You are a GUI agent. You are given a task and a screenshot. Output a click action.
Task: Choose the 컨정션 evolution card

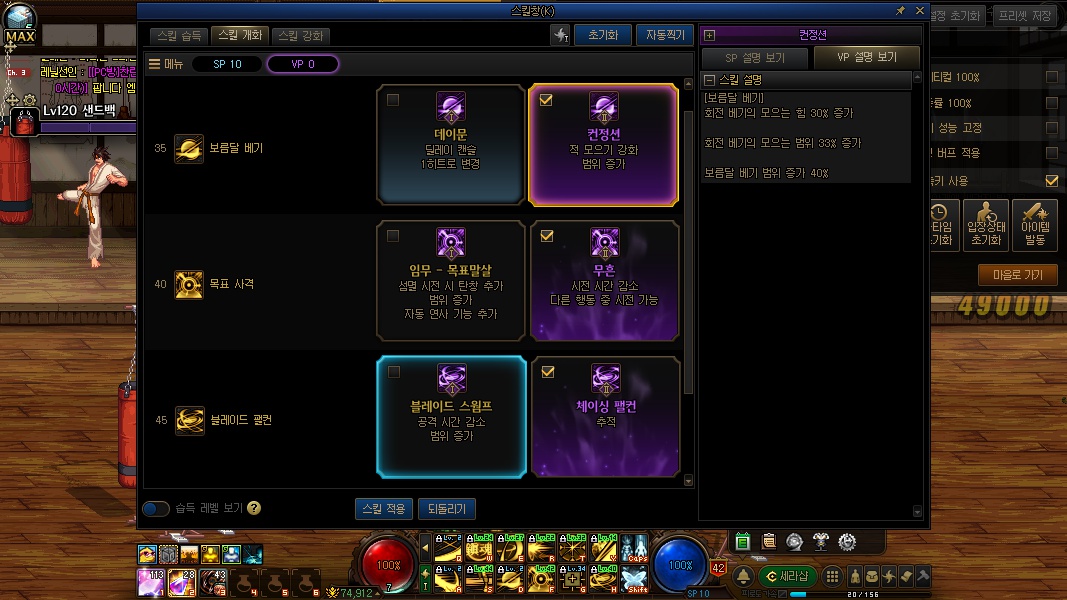(604, 144)
